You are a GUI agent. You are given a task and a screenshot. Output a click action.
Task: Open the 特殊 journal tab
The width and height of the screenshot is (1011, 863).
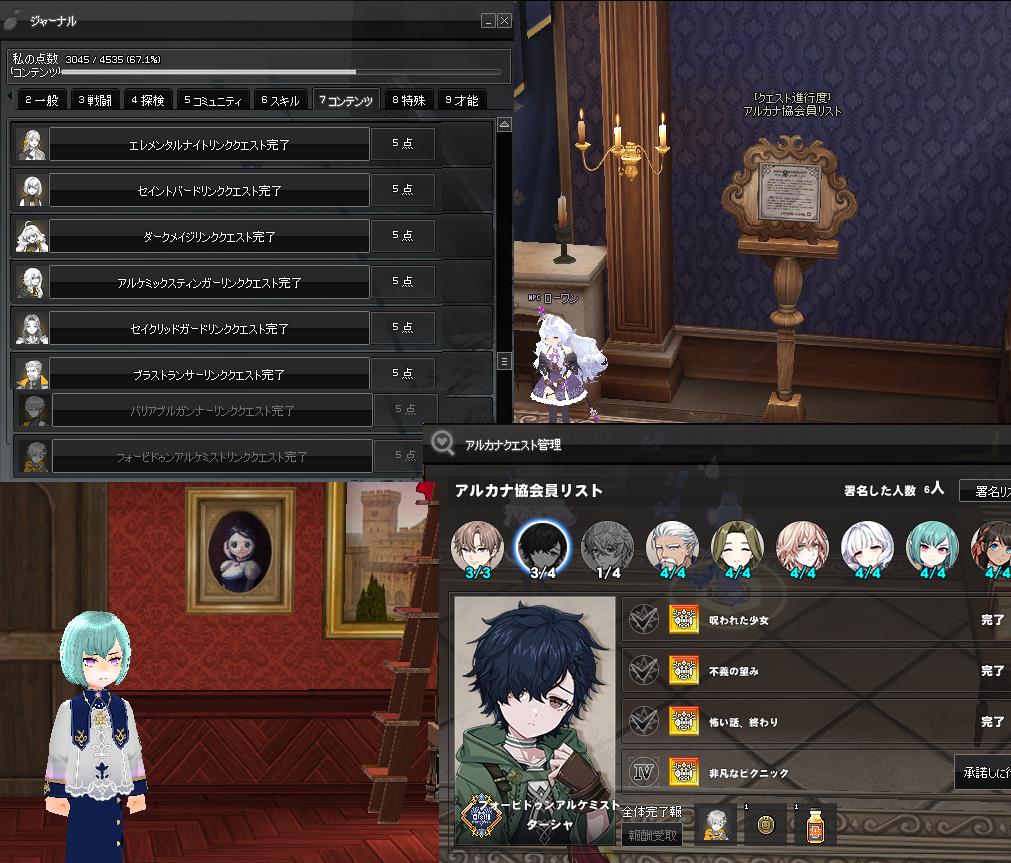409,100
